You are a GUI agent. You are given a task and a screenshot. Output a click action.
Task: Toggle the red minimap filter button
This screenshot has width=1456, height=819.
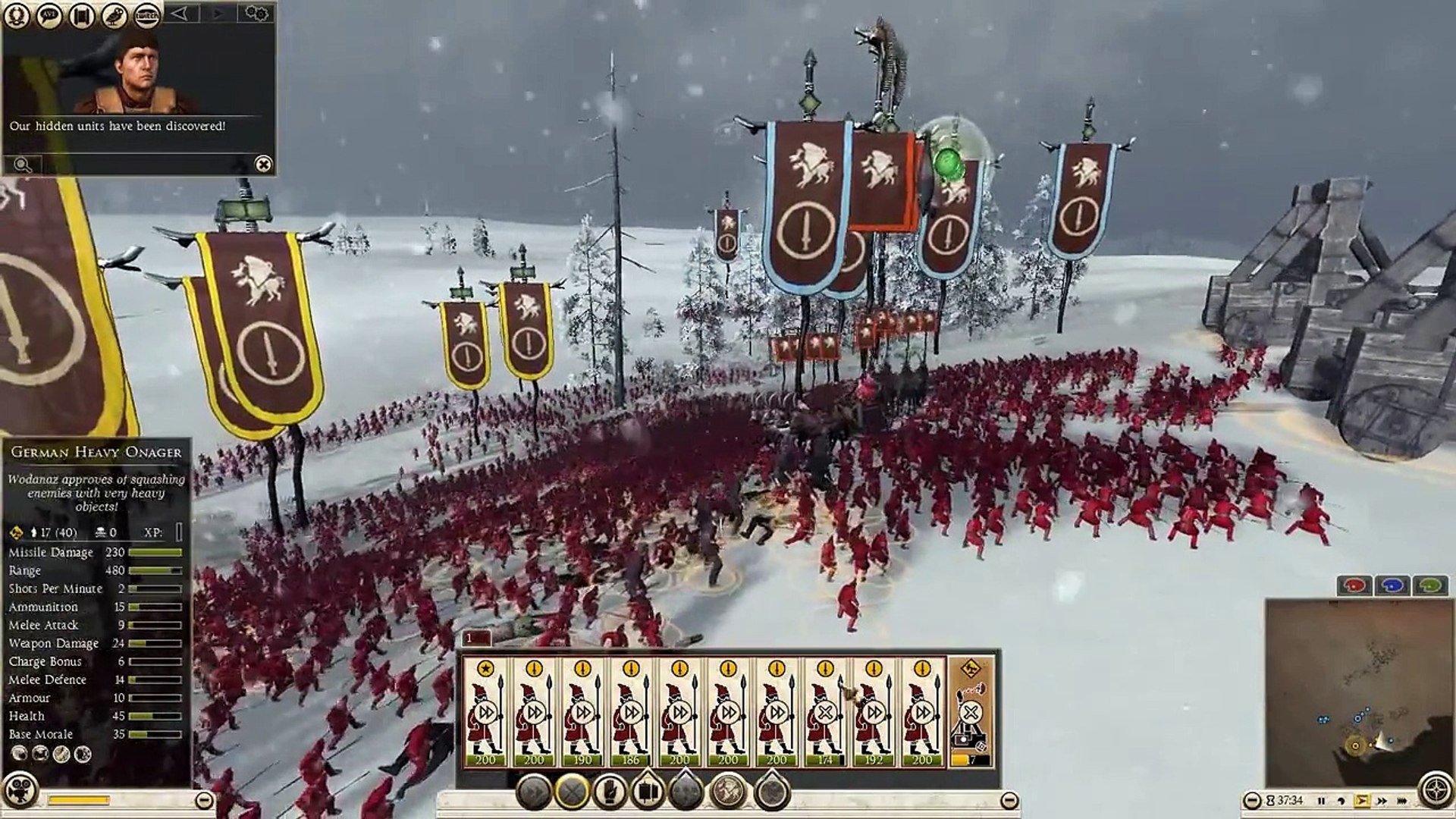point(1354,585)
